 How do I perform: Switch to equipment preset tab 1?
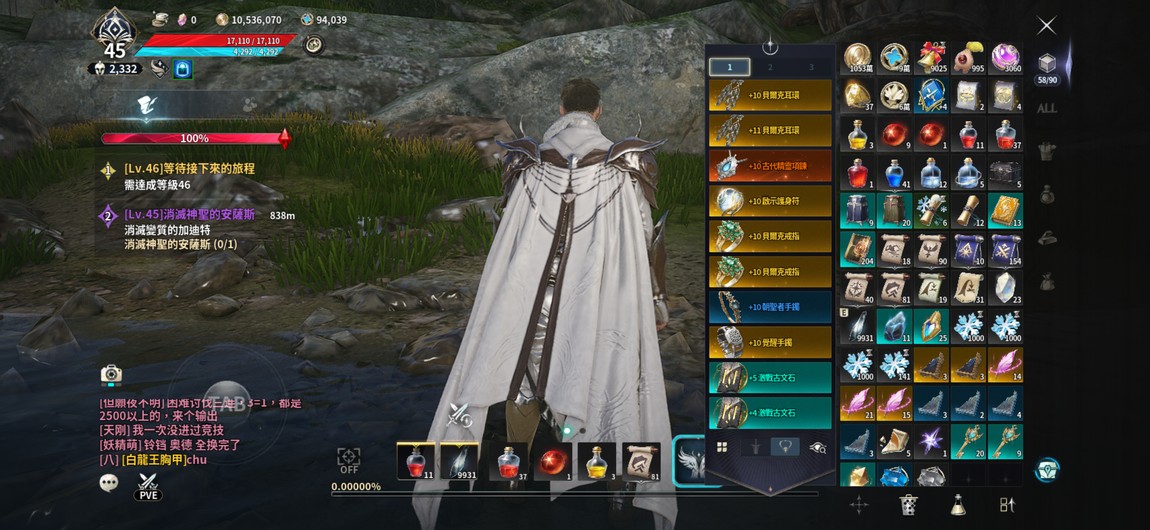[730, 67]
